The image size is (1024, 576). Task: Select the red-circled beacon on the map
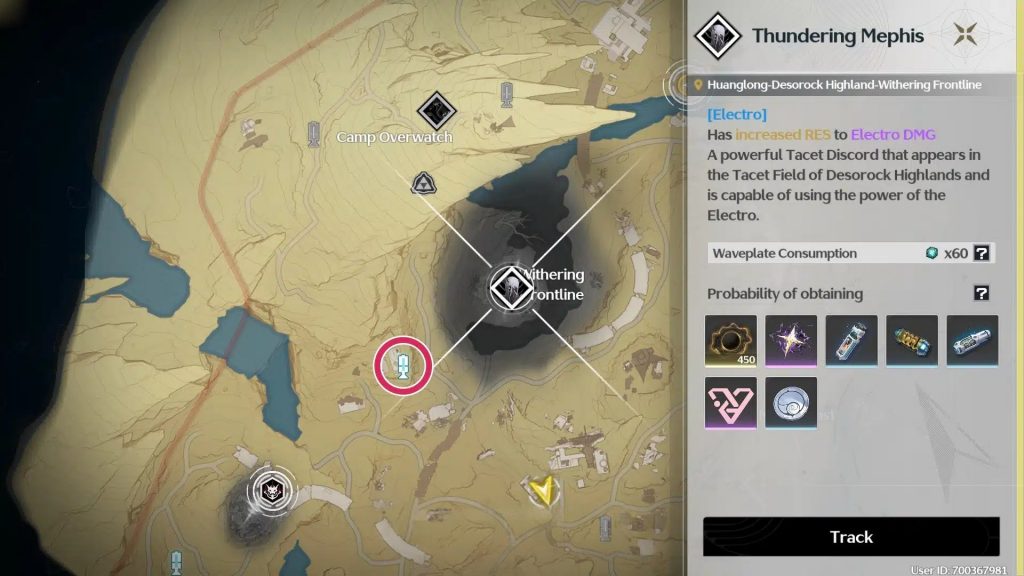[402, 365]
